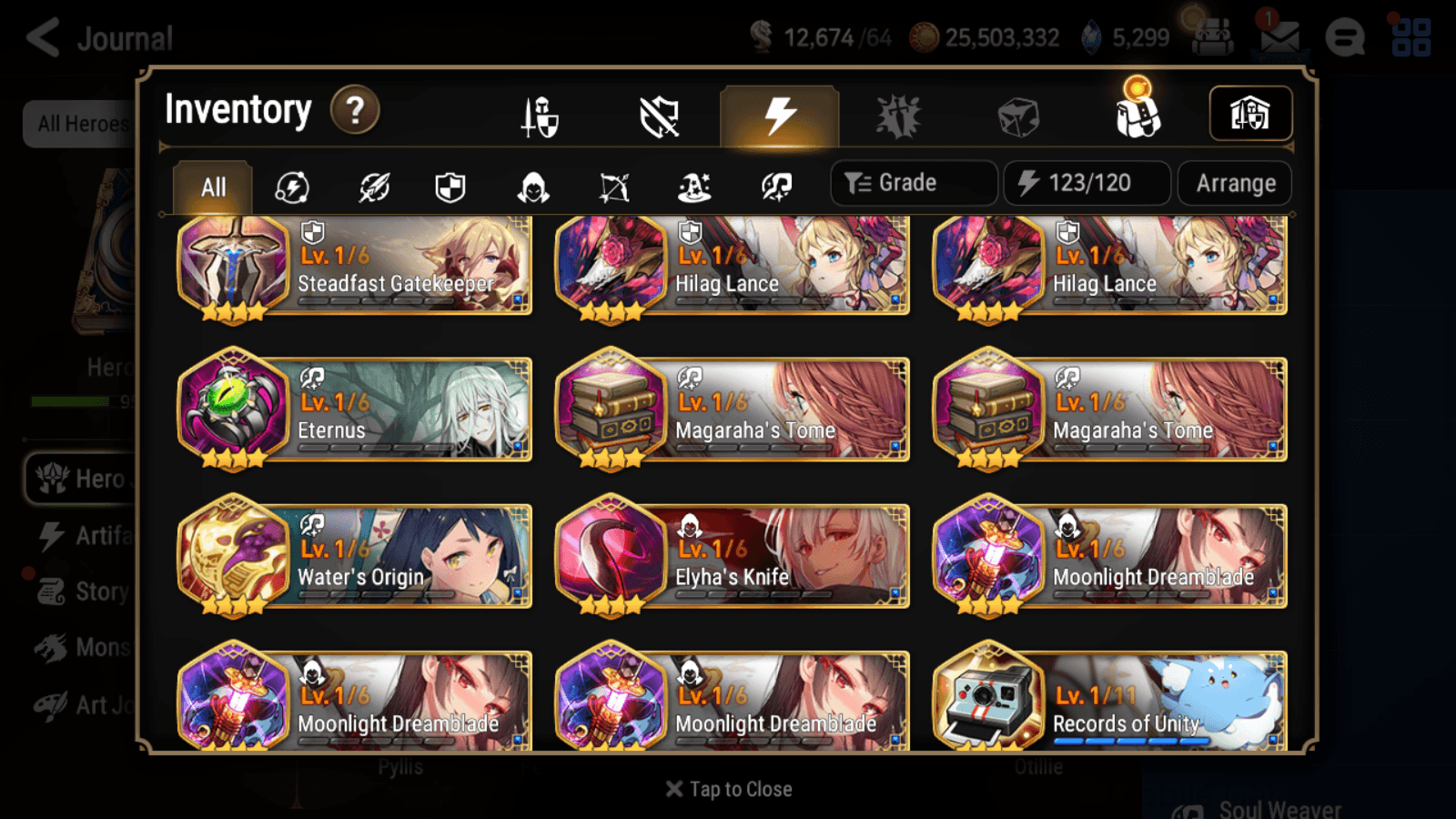Tap to Close the inventory
Screen dimensions: 1456x819
728,789
